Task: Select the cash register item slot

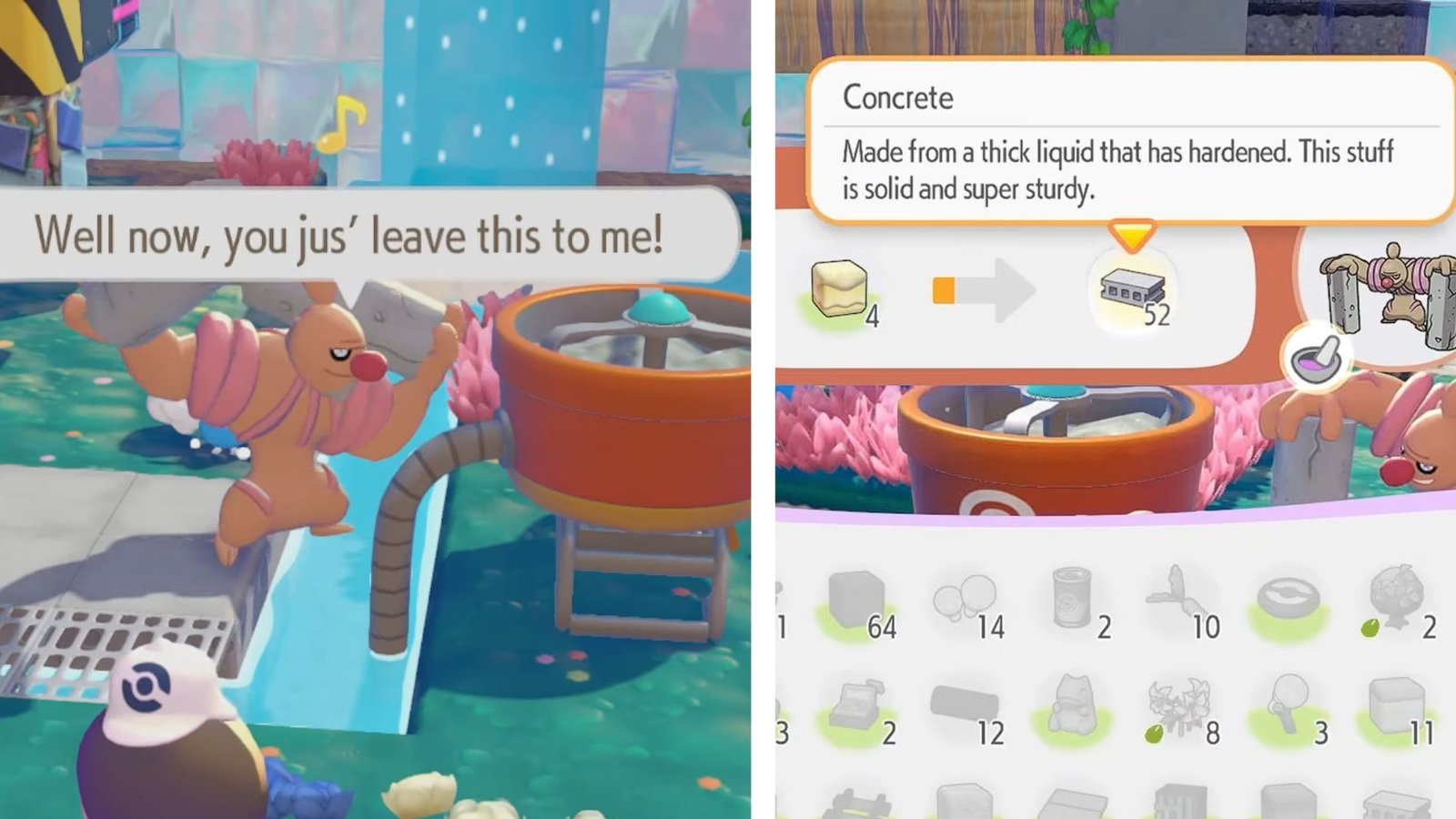Action: tap(857, 709)
